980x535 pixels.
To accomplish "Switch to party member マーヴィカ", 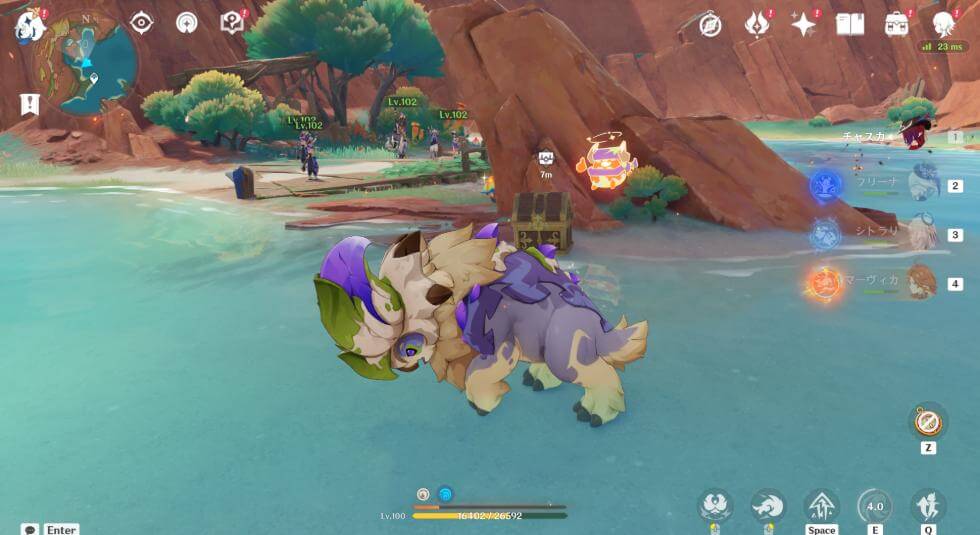I will coord(922,282).
